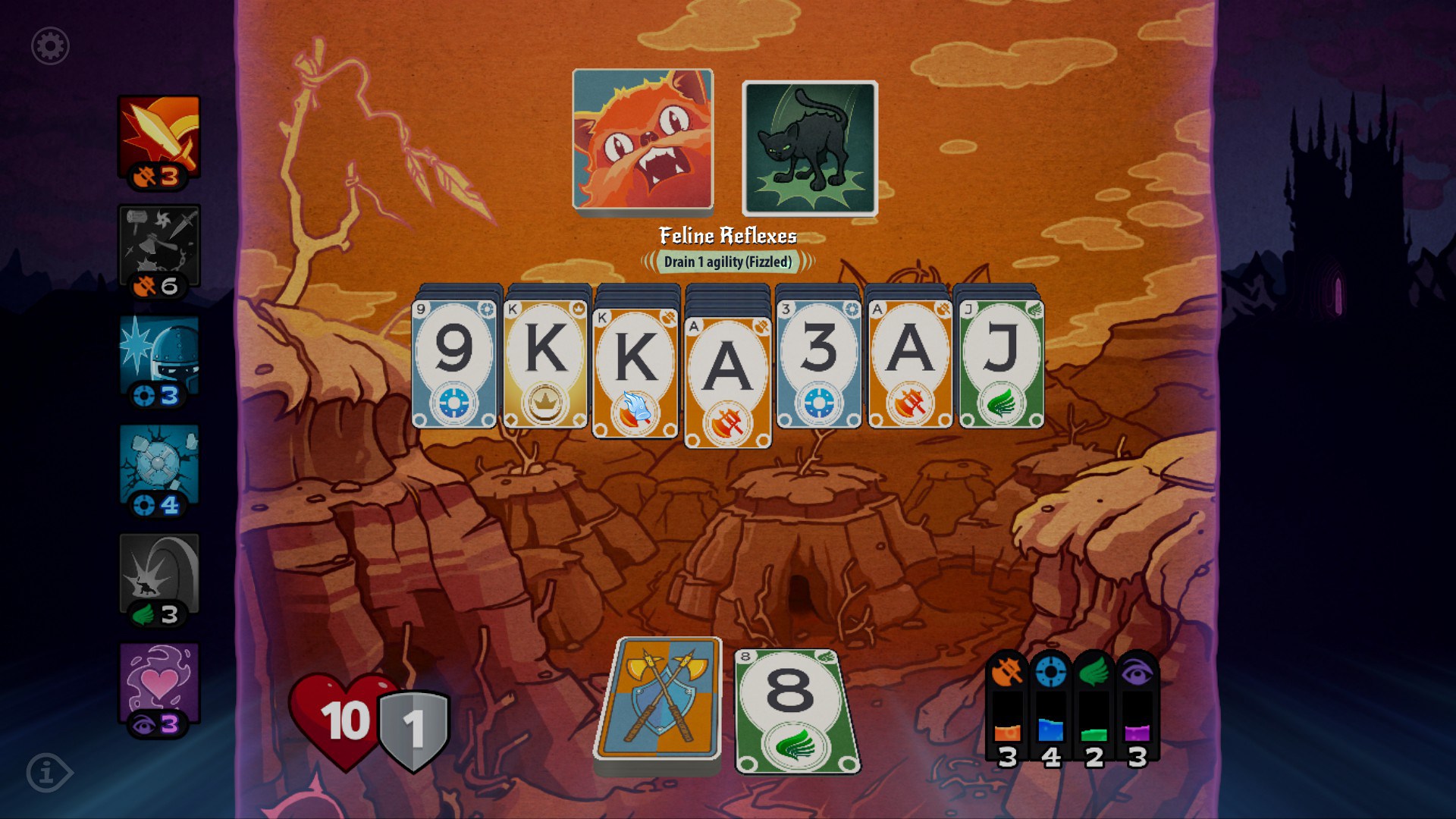Draw from the crossed-axes stock deck

tap(658, 699)
